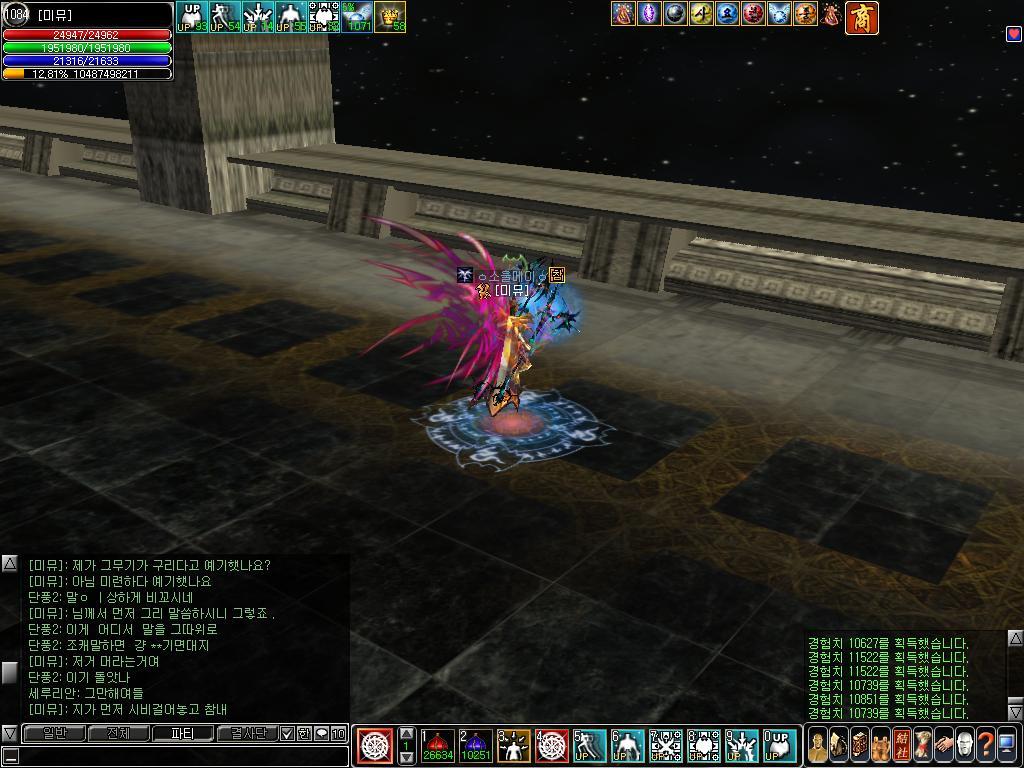1024x768 pixels.
Task: Switch chat to the 일반 channel
Action: (x=53, y=733)
